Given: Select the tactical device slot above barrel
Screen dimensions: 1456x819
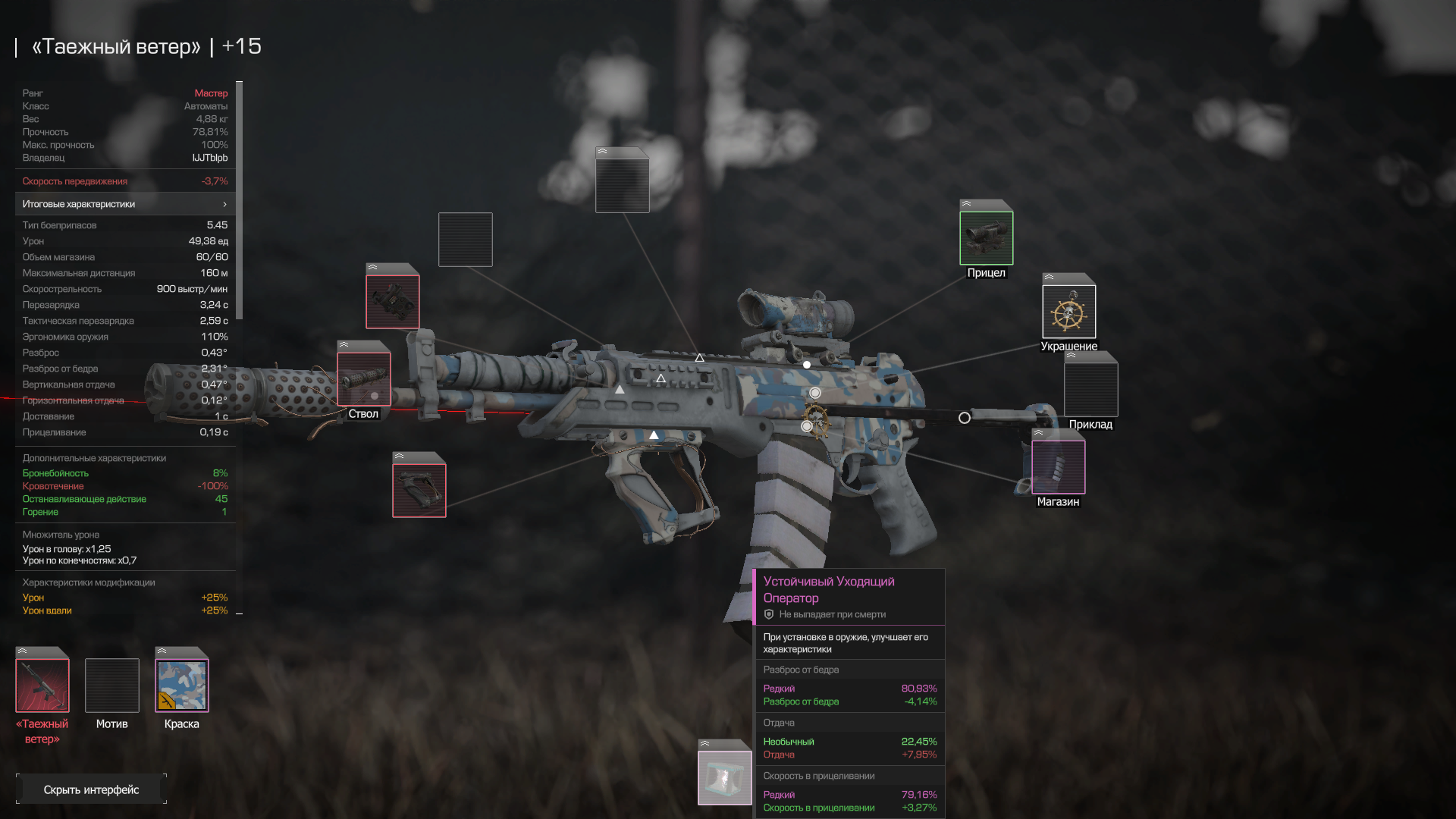Looking at the screenshot, I should [392, 301].
